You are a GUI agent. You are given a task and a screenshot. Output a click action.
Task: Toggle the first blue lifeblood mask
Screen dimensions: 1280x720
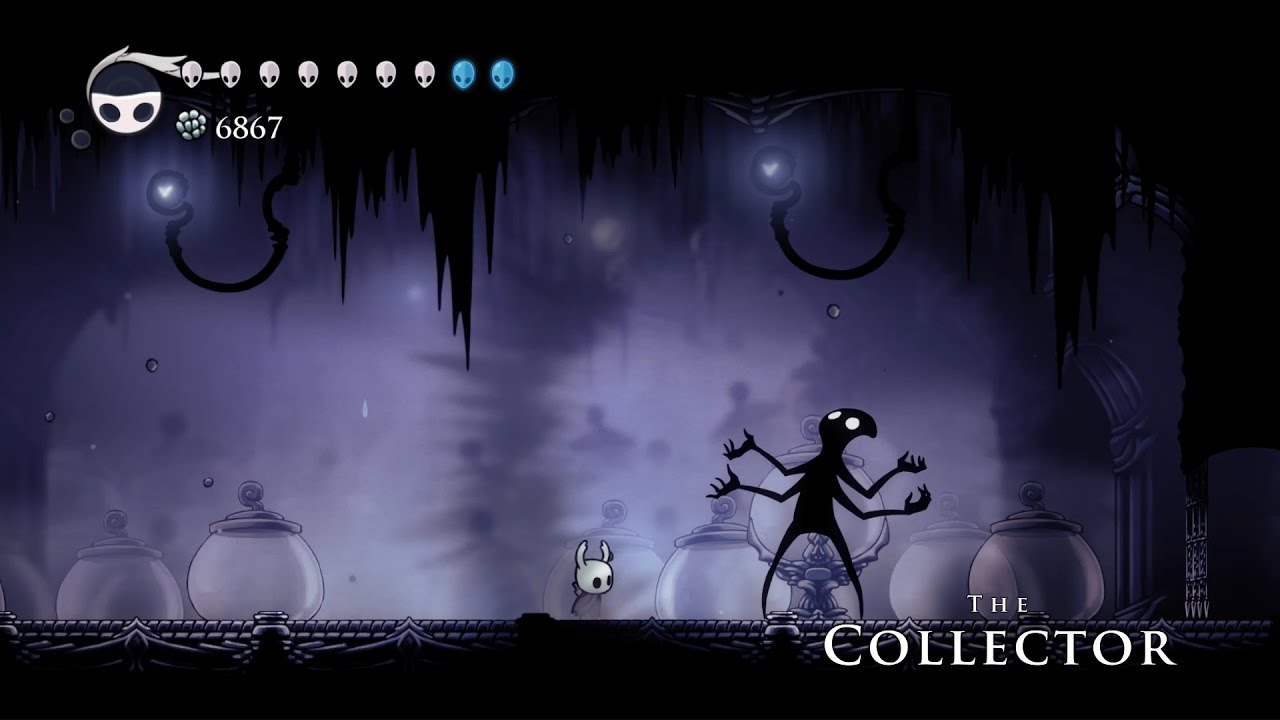[x=462, y=71]
